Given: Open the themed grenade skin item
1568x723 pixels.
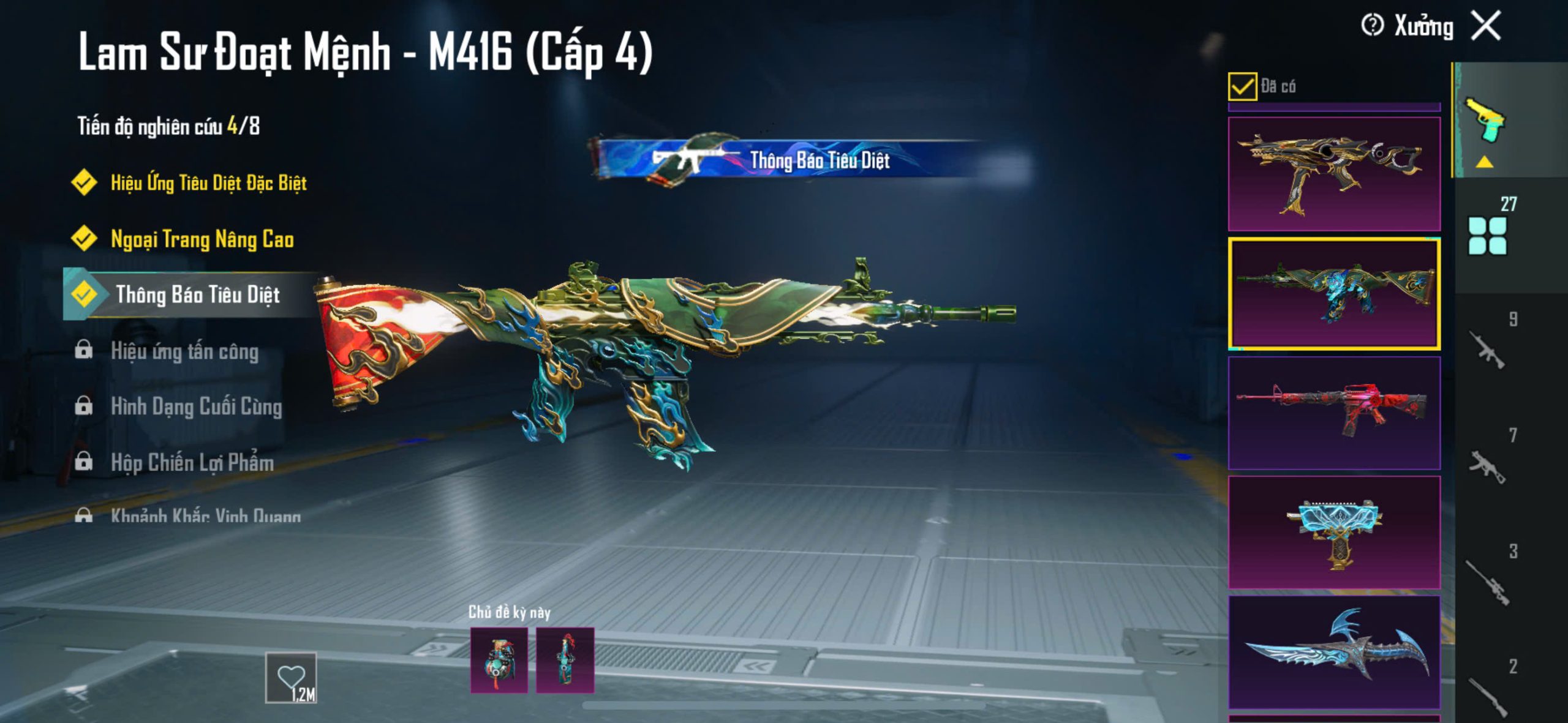Looking at the screenshot, I should 499,661.
